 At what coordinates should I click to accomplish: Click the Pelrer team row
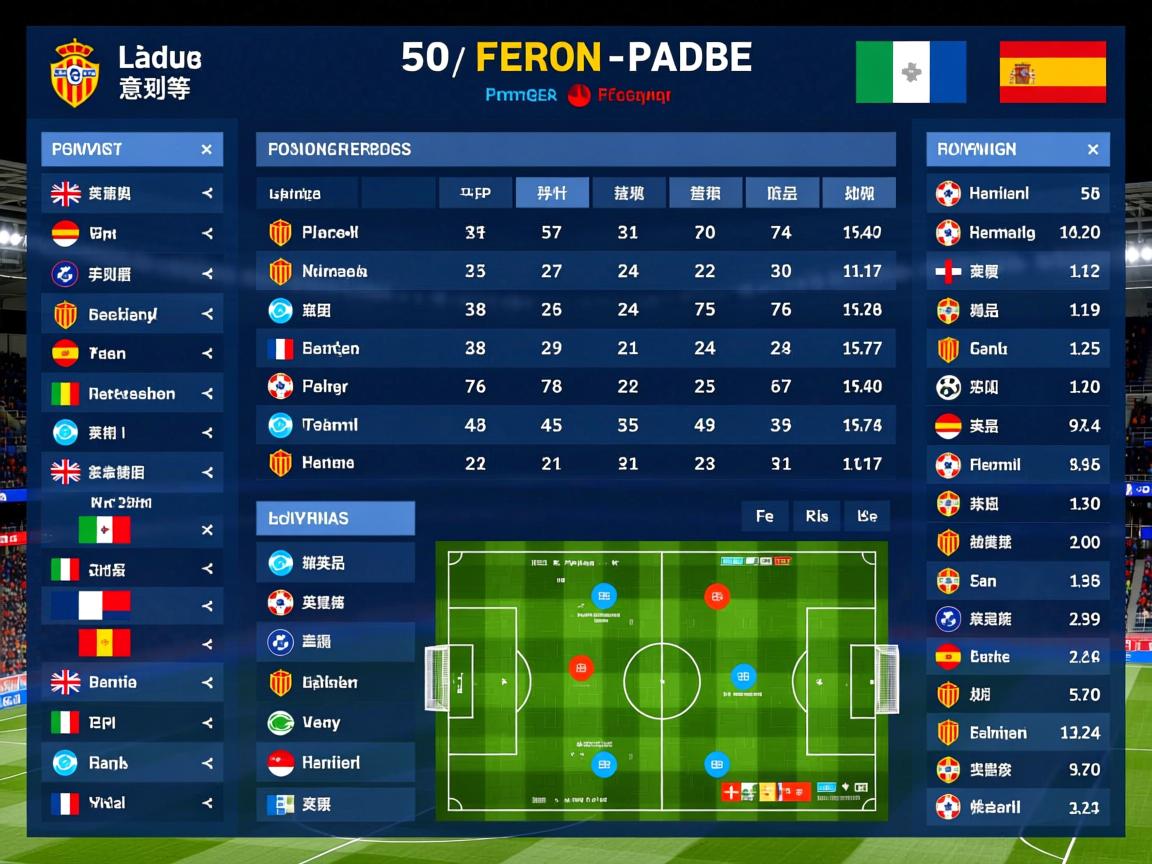[575, 386]
